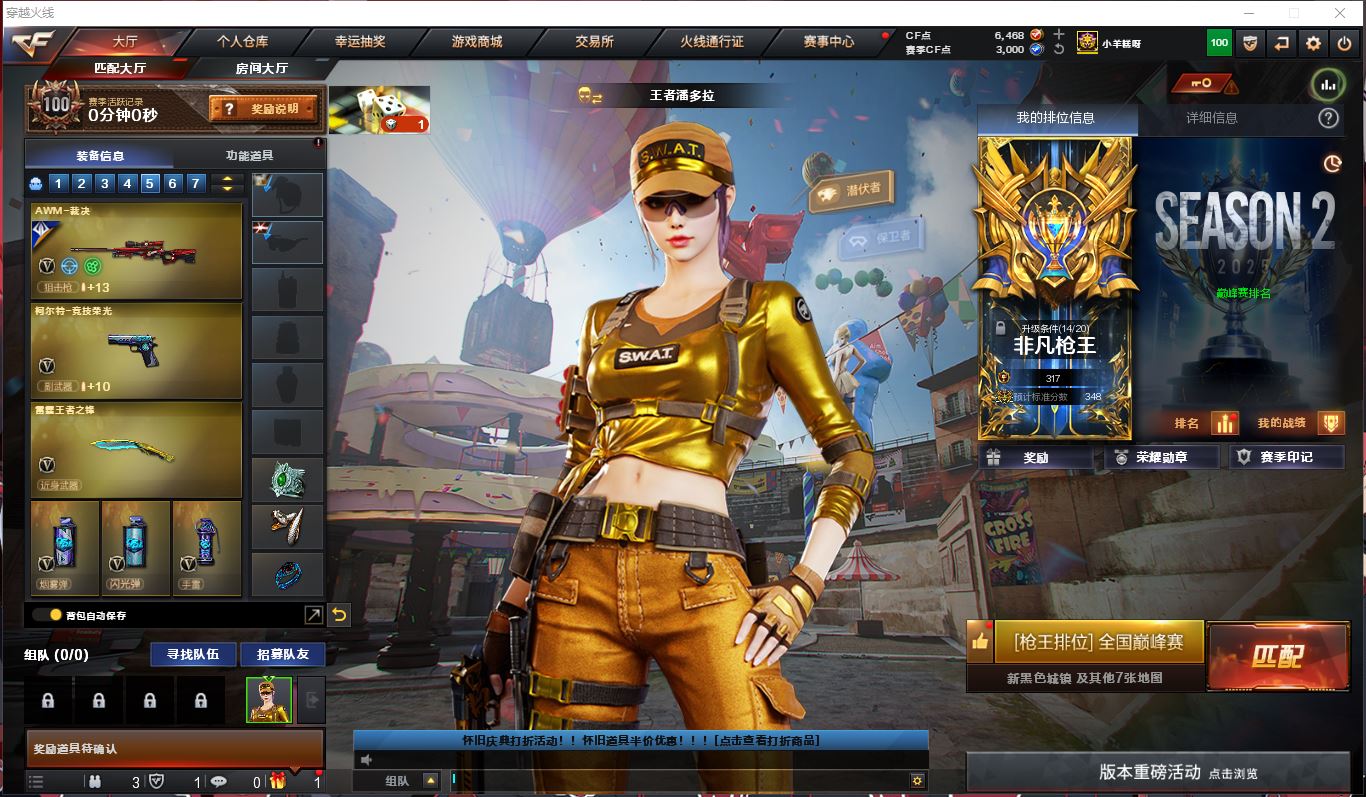
Task: Click the 招募队友 button
Action: coord(282,654)
